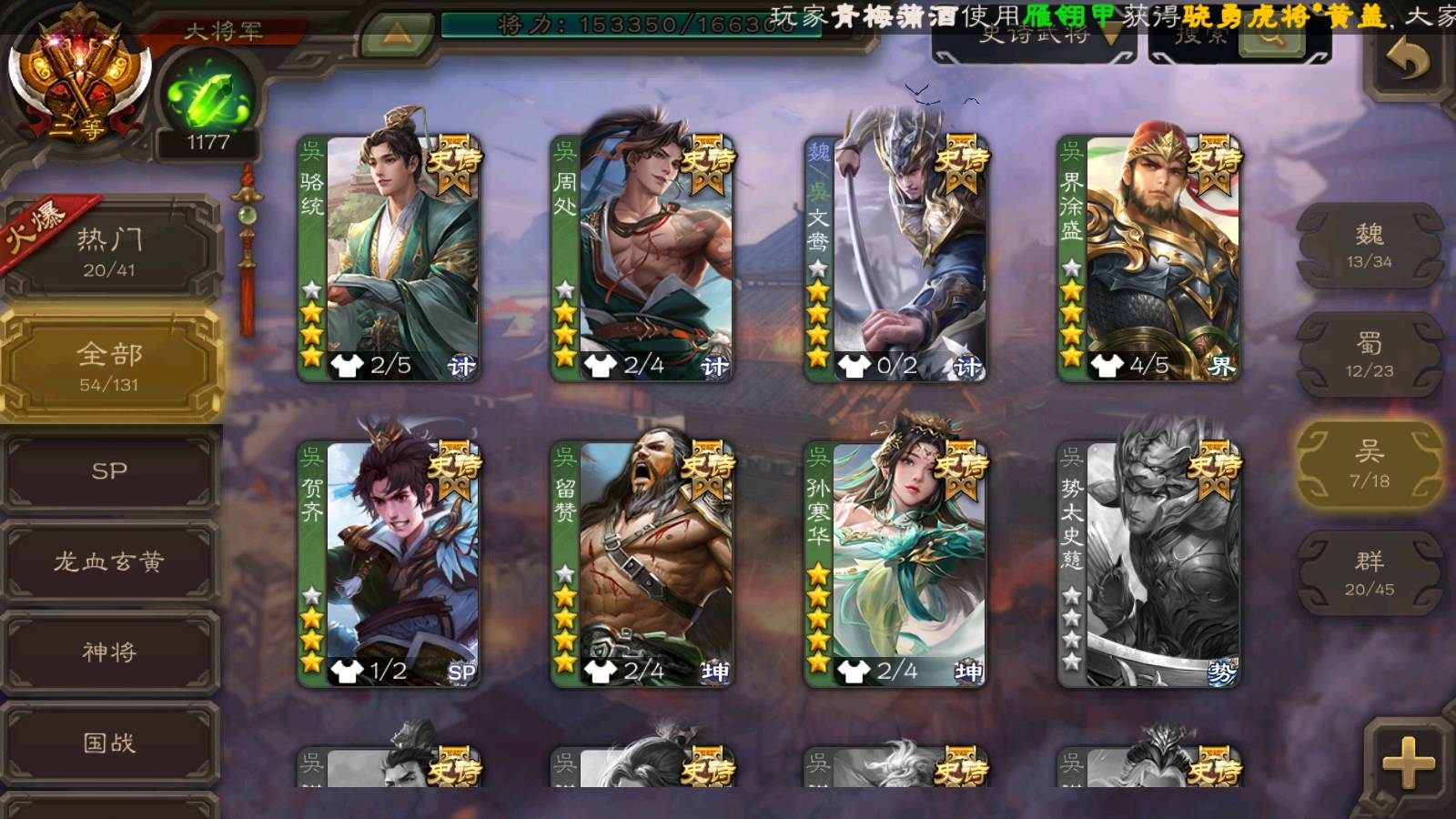This screenshot has height=819, width=1456.
Task: Choose the 文鸯 general card
Action: coord(895,258)
